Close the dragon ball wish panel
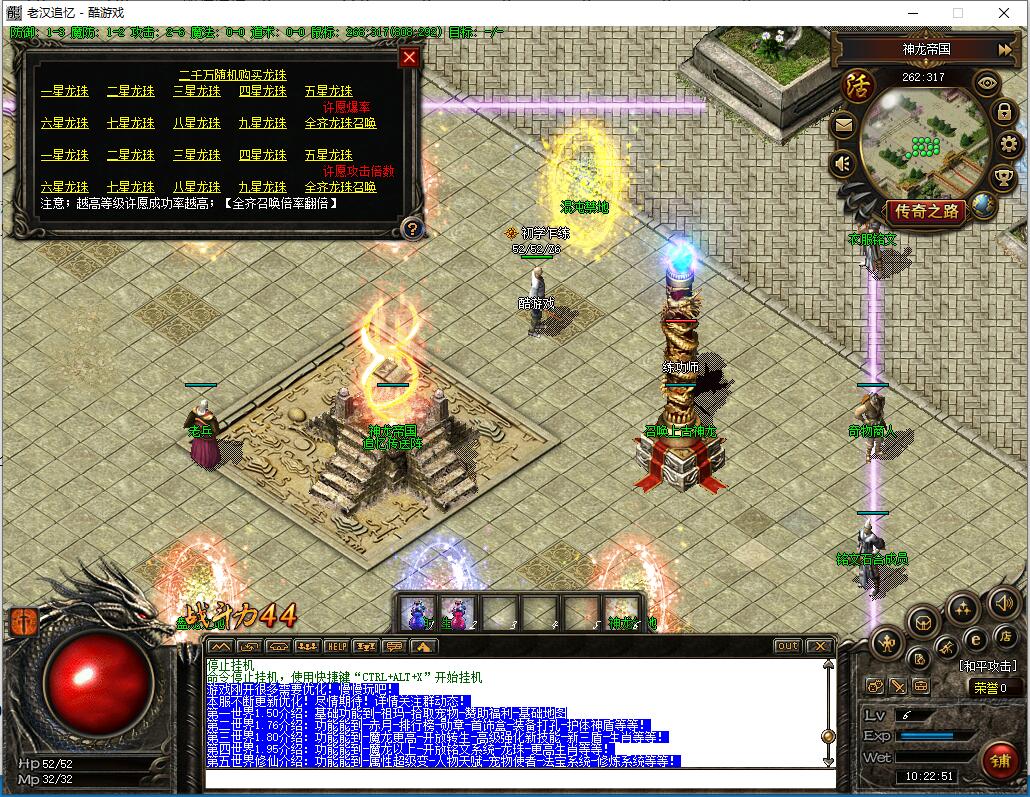Image resolution: width=1030 pixels, height=797 pixels. tap(409, 57)
